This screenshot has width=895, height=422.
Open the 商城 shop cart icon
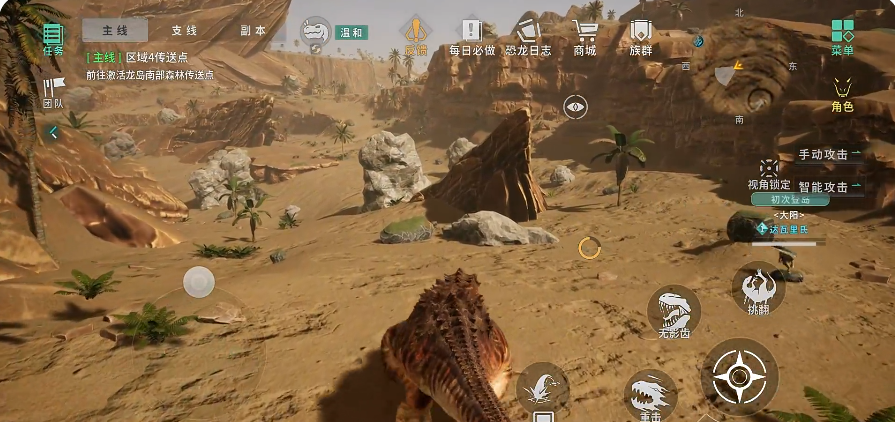pos(585,36)
